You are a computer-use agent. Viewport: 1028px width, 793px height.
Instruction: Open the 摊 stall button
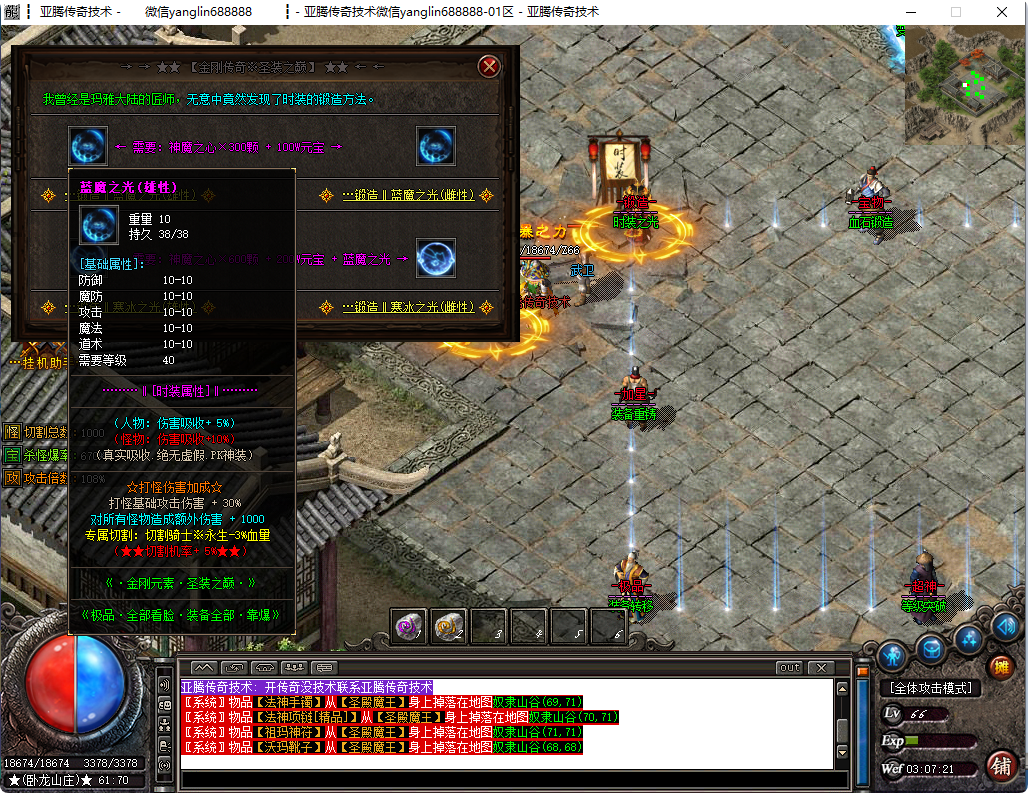point(999,667)
